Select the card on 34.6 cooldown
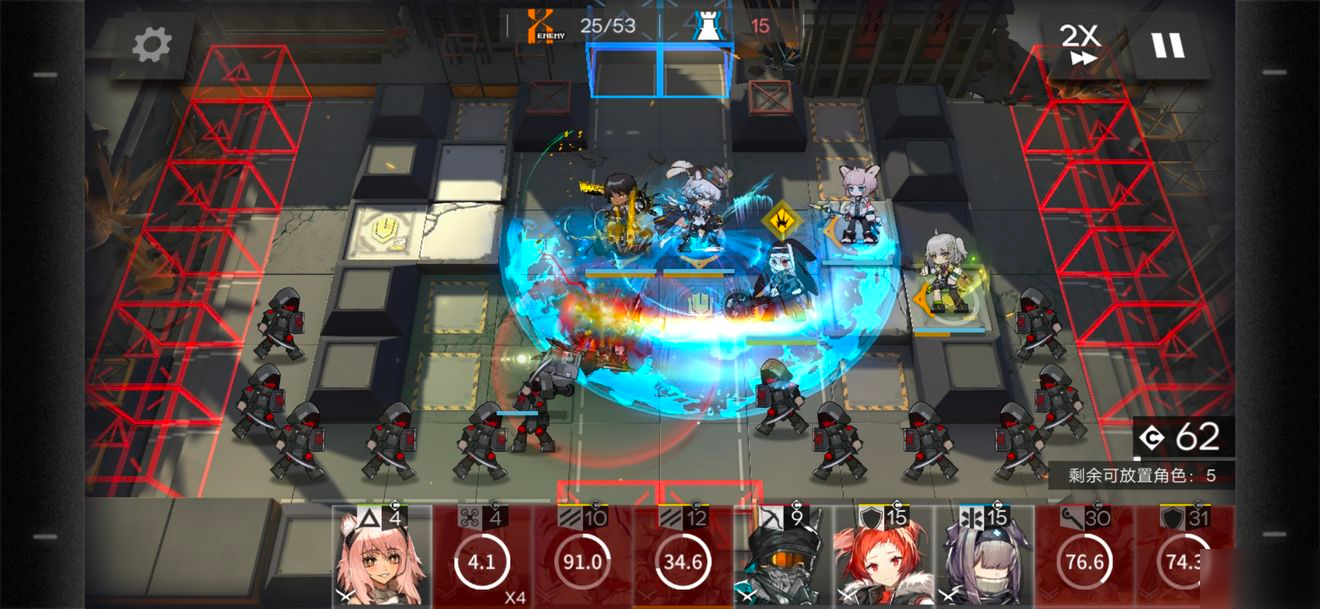The image size is (1320, 609). click(x=683, y=557)
